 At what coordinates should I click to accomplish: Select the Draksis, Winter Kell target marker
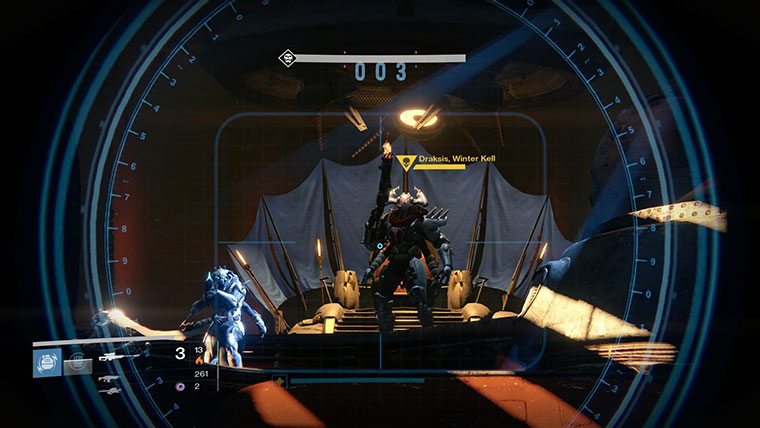pos(405,161)
